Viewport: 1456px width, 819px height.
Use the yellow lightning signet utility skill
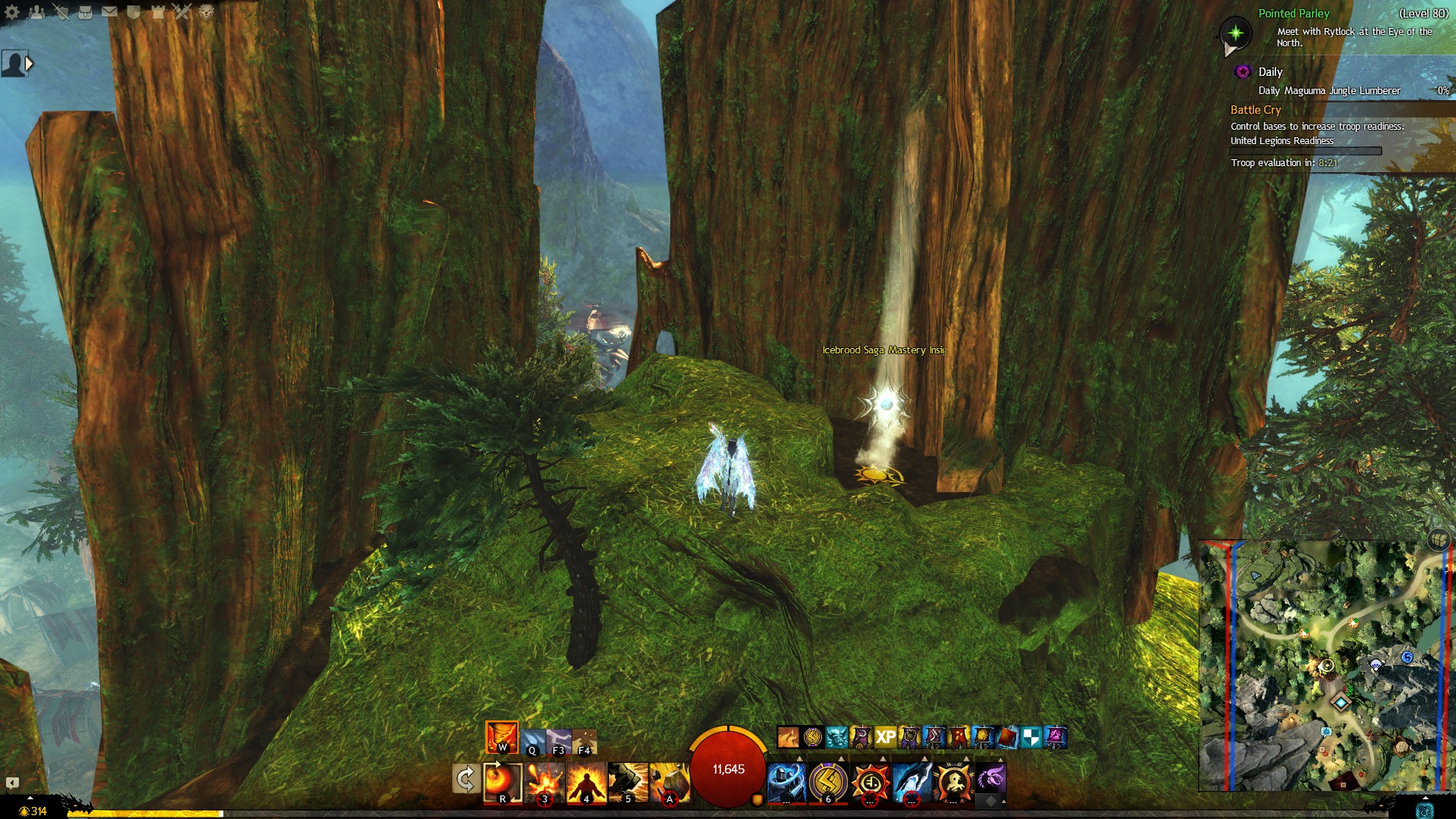828,782
